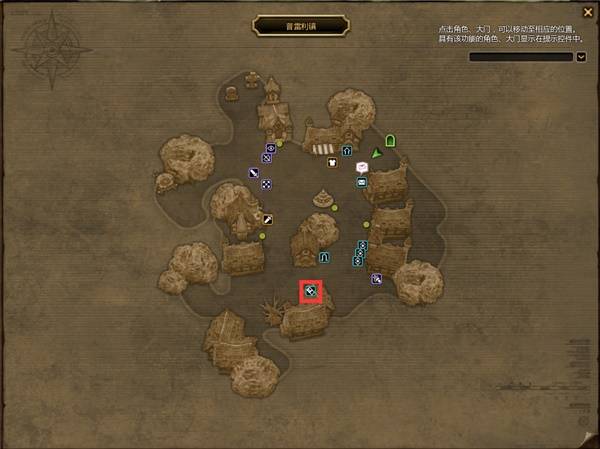
Task: Expand the location dropdown arrow
Action: pos(581,57)
